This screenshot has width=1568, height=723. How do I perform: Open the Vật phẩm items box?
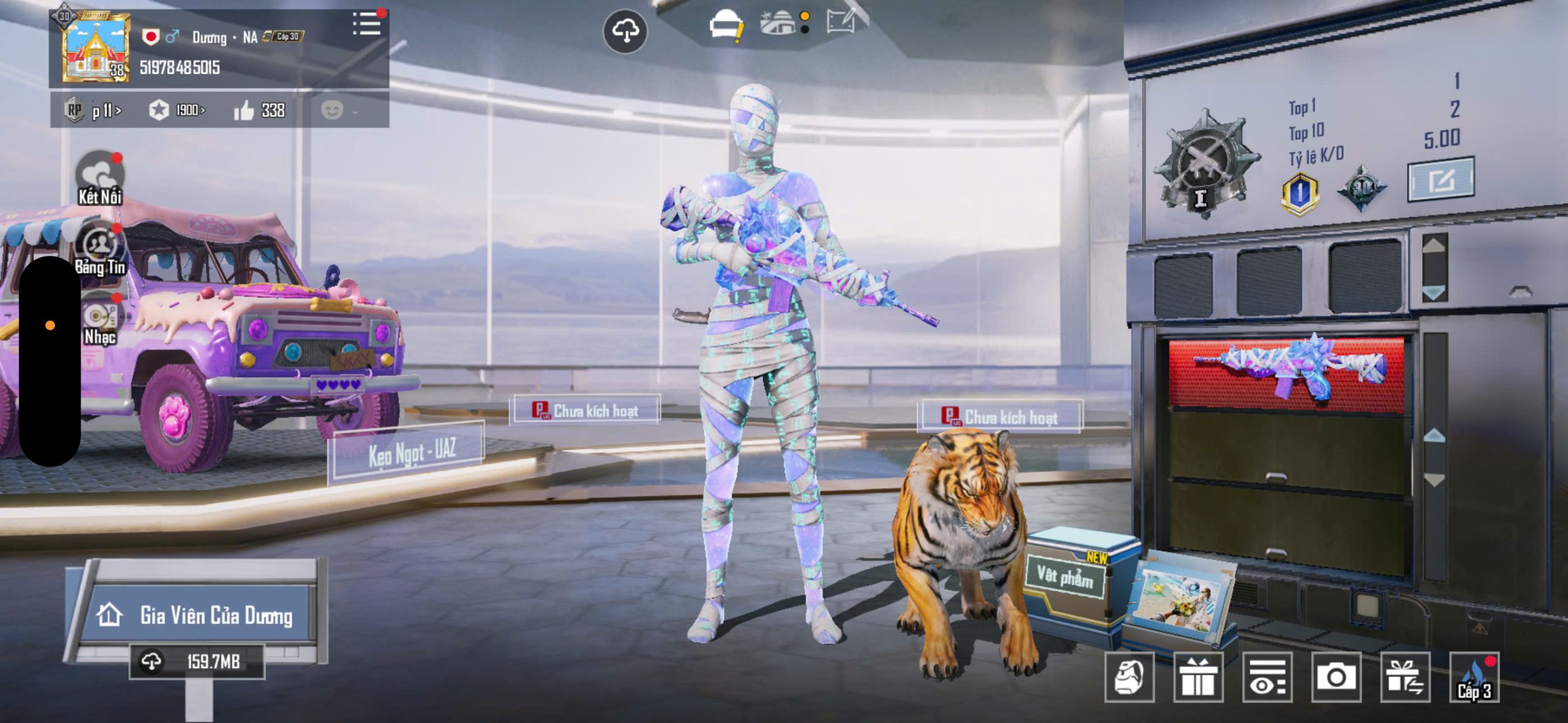pos(1066,575)
